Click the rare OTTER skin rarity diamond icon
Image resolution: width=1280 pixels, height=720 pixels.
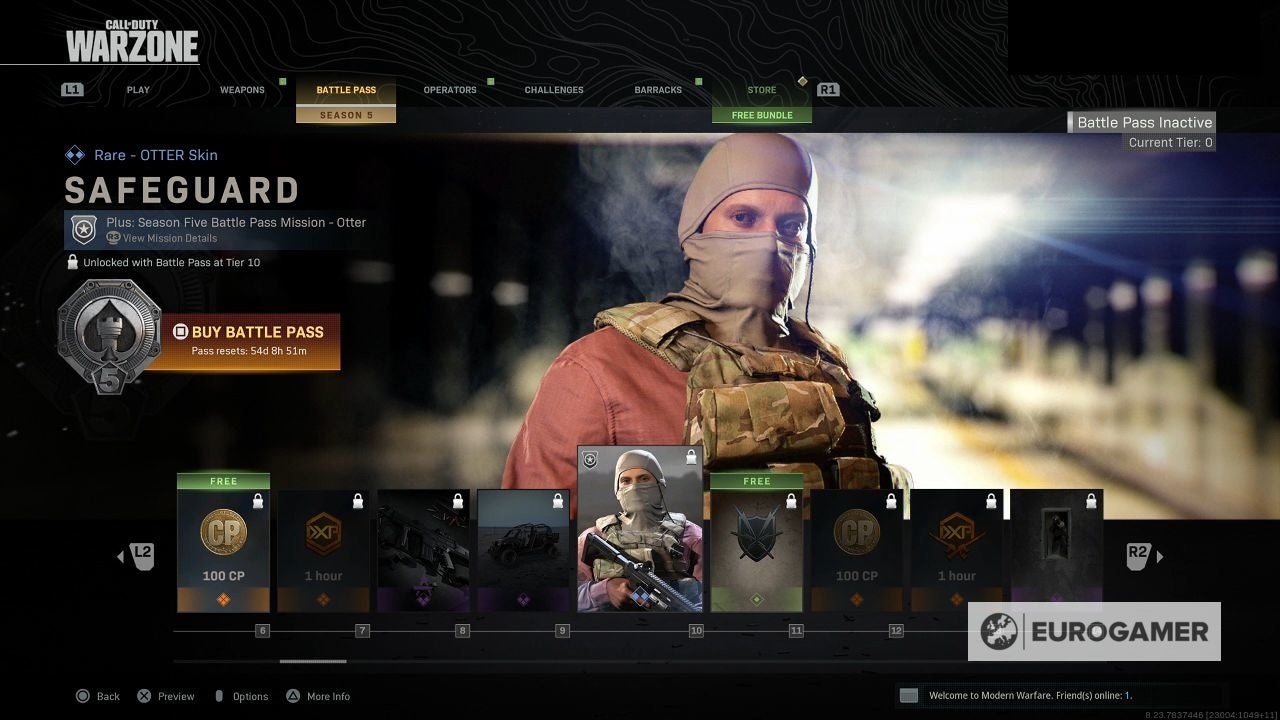75,155
